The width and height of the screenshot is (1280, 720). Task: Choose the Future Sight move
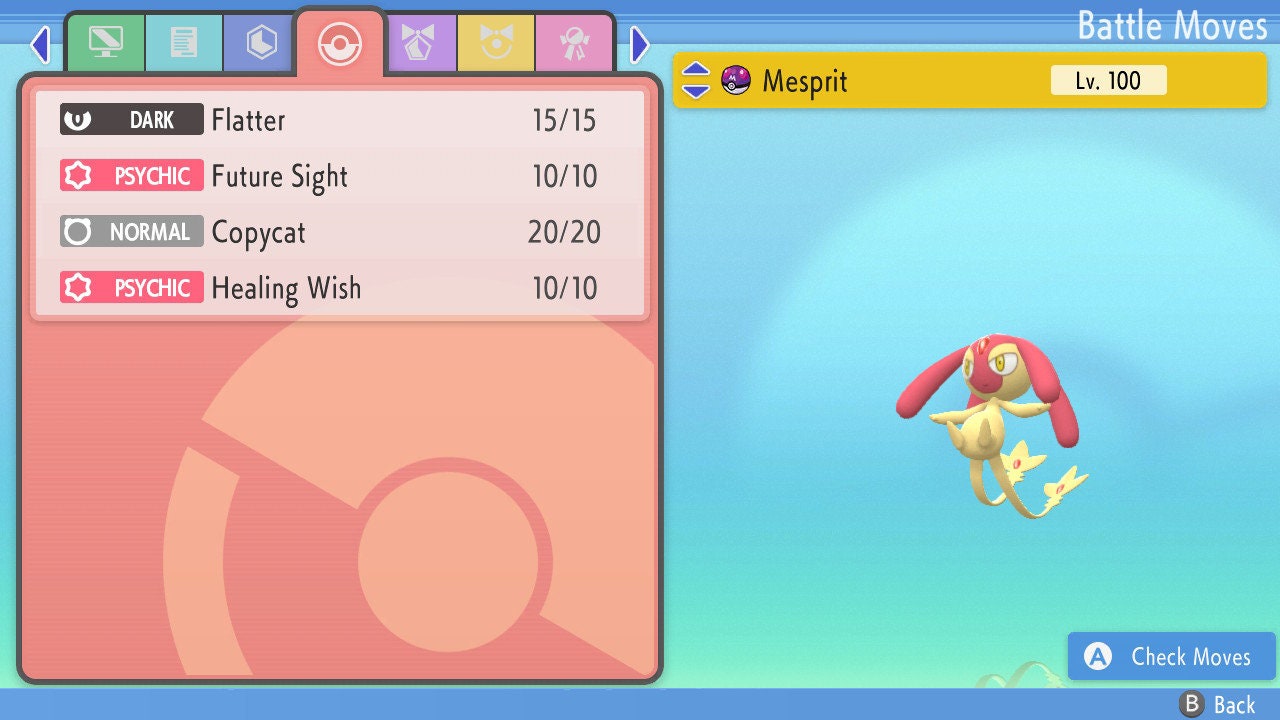tap(340, 176)
